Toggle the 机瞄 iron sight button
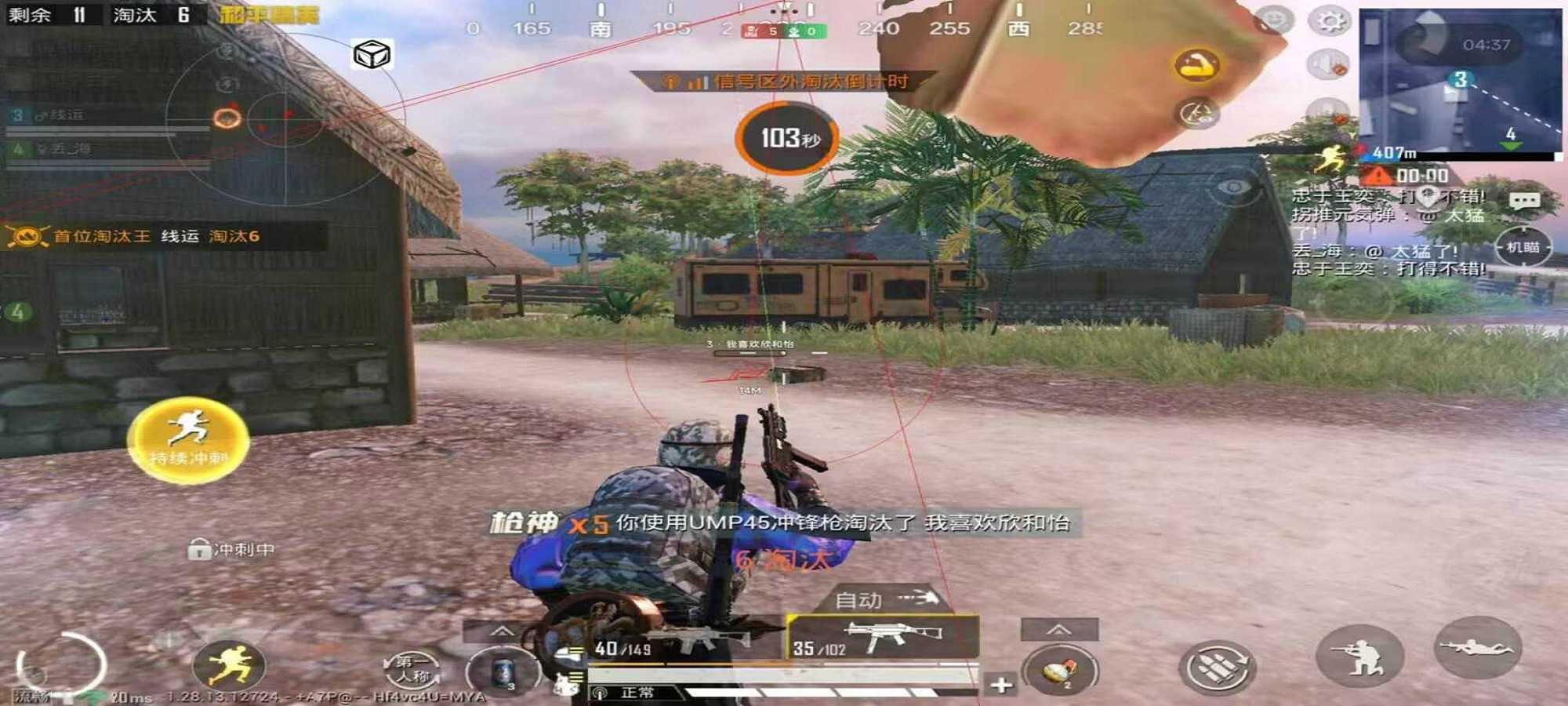 pos(1523,248)
